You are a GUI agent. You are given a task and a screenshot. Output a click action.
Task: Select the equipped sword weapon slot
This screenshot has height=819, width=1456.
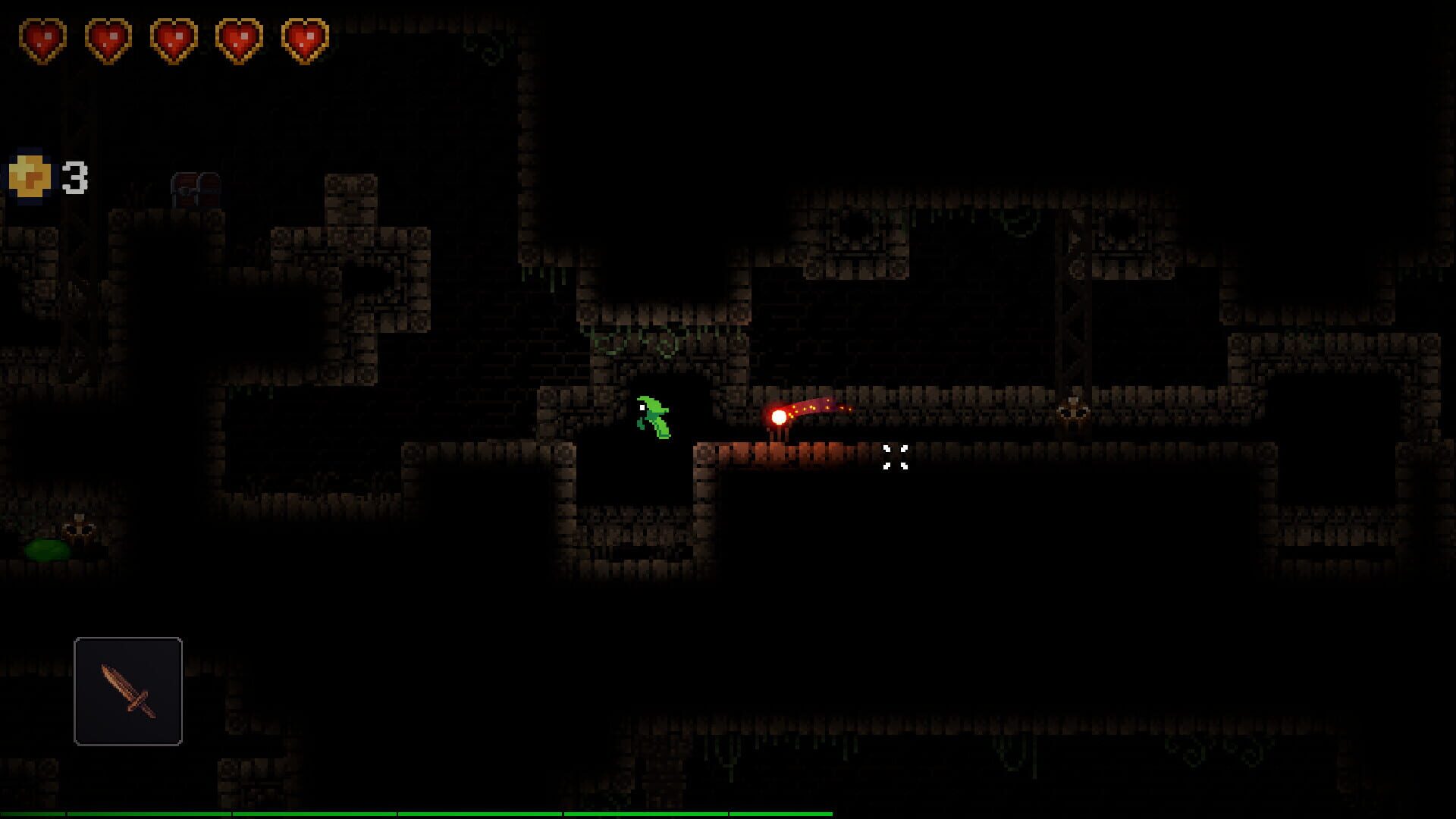127,692
